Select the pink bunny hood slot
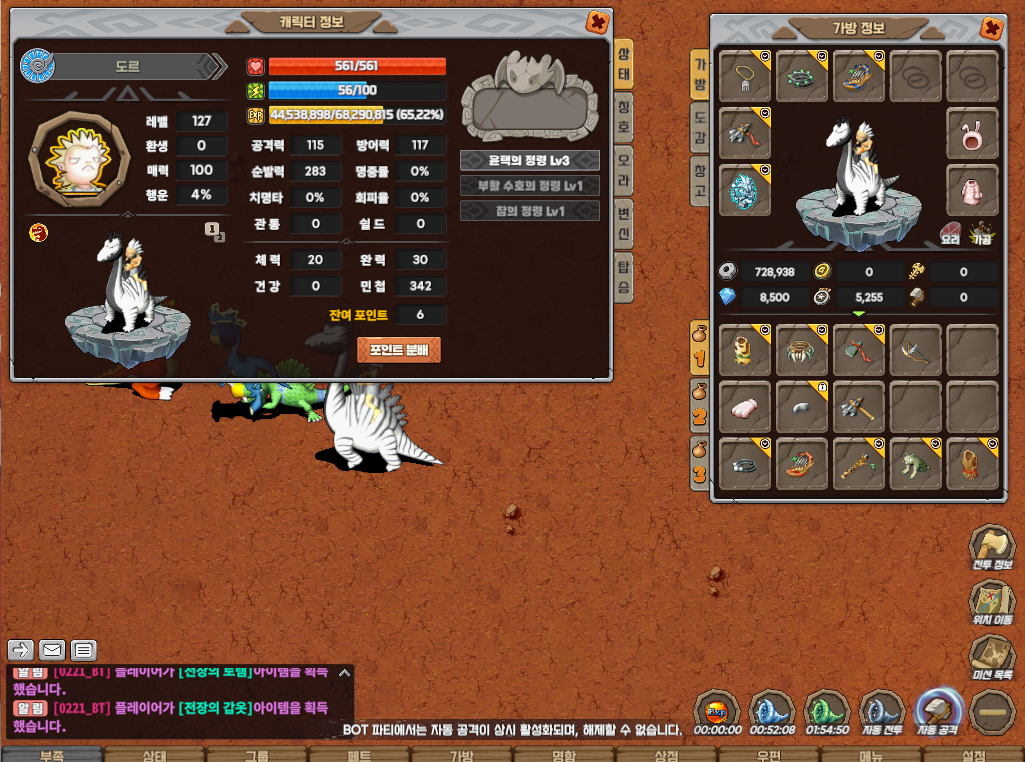This screenshot has height=762, width=1025. tap(972, 134)
